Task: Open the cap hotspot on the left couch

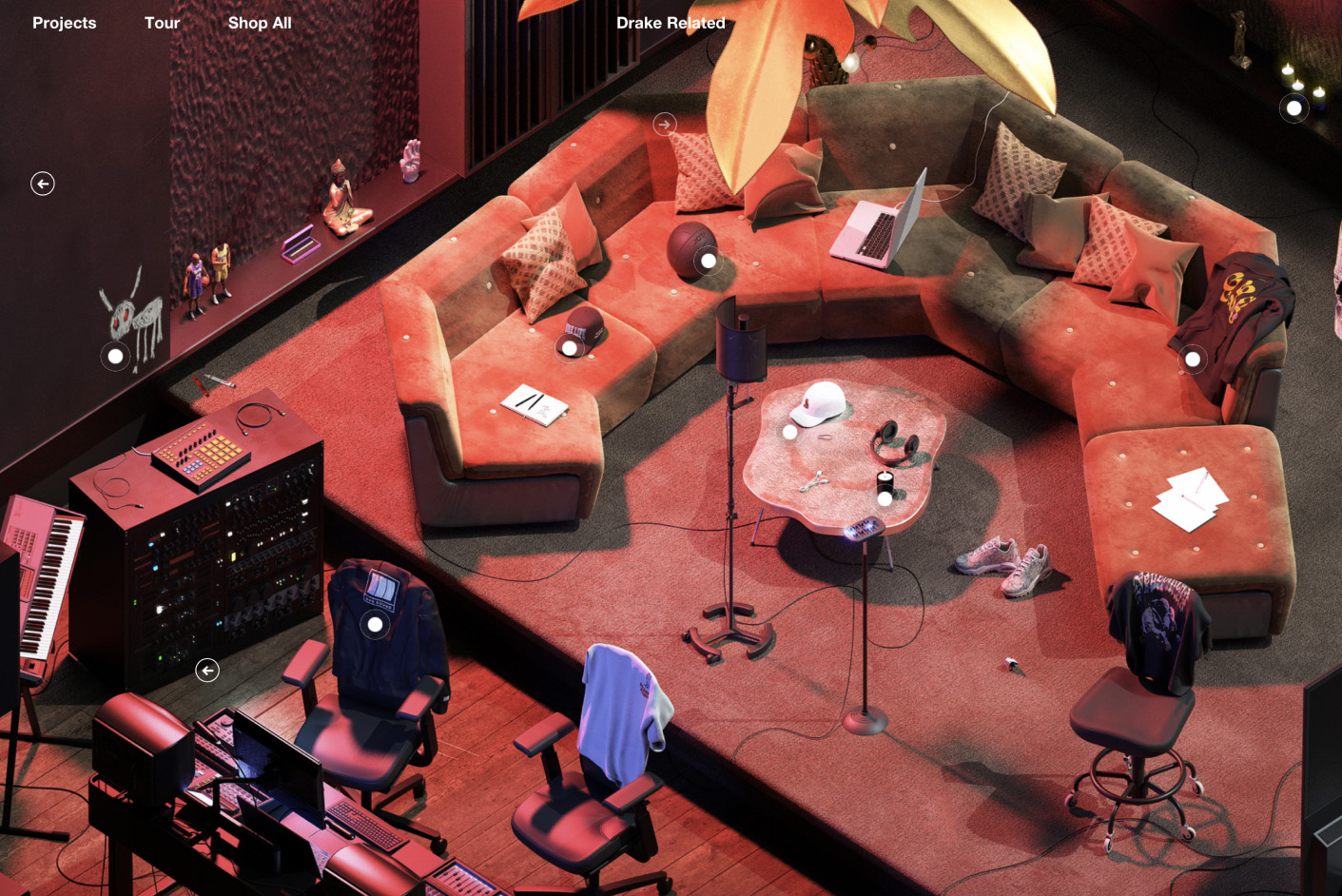Action: click(571, 348)
